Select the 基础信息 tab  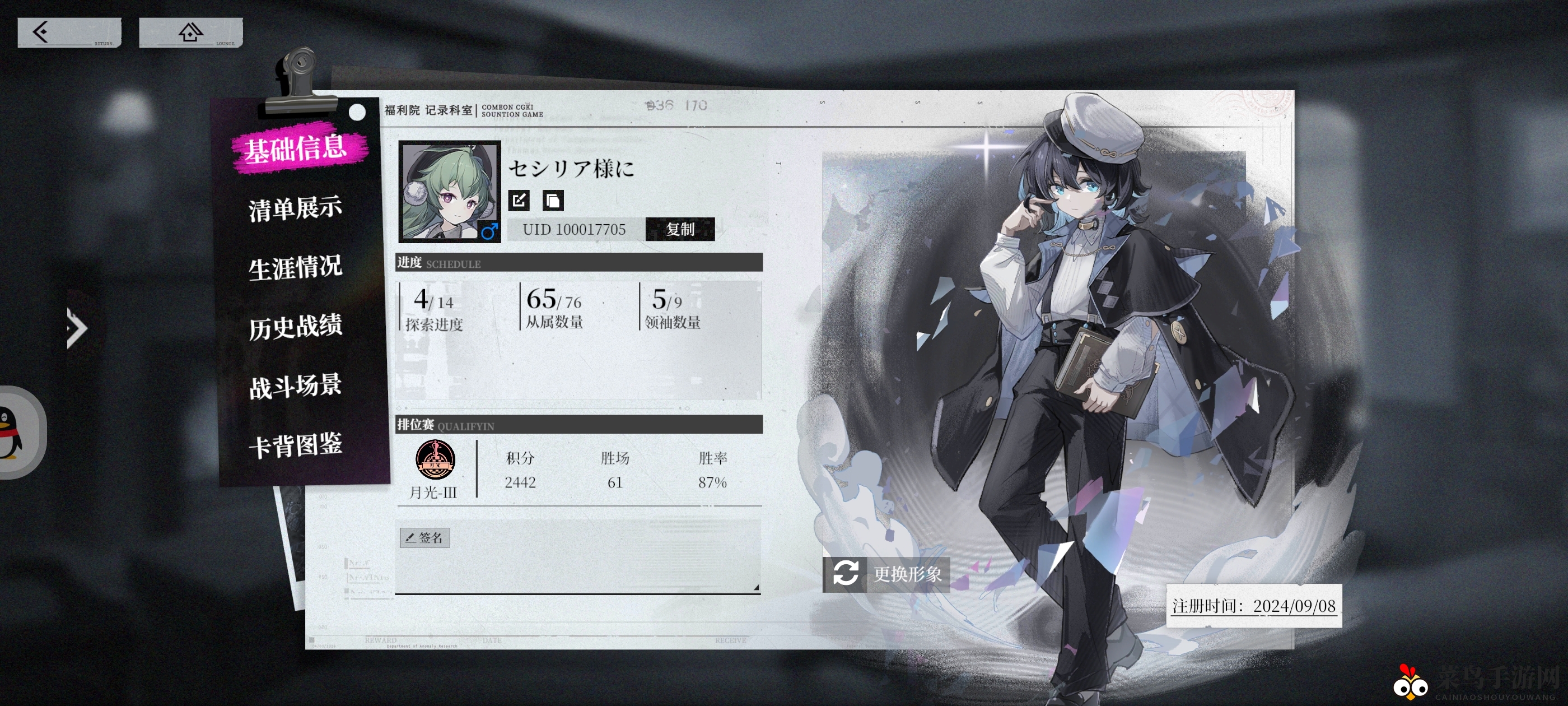click(x=296, y=148)
